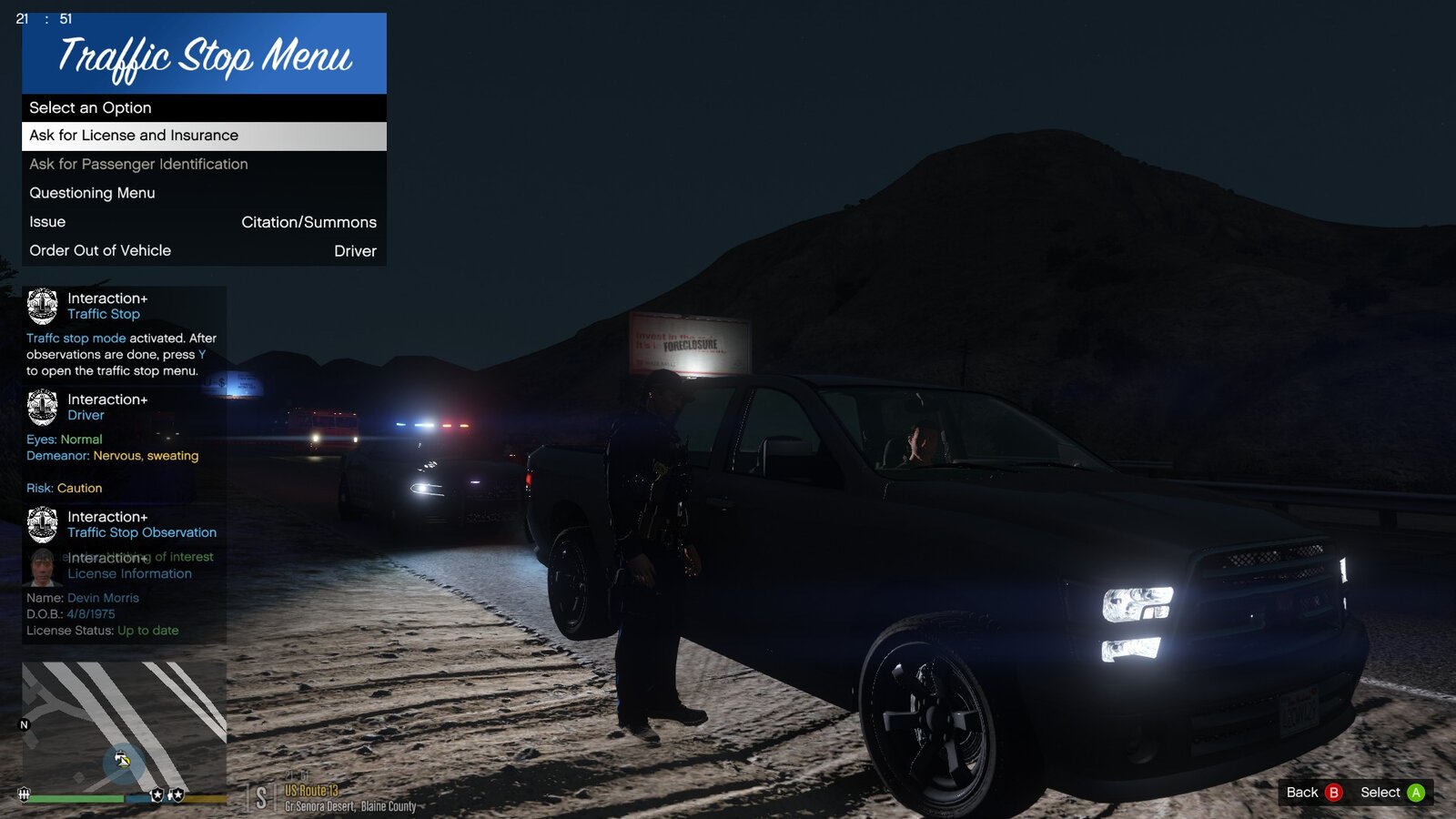
Task: Open the Issue options showing Citation/Summons
Action: 202,221
